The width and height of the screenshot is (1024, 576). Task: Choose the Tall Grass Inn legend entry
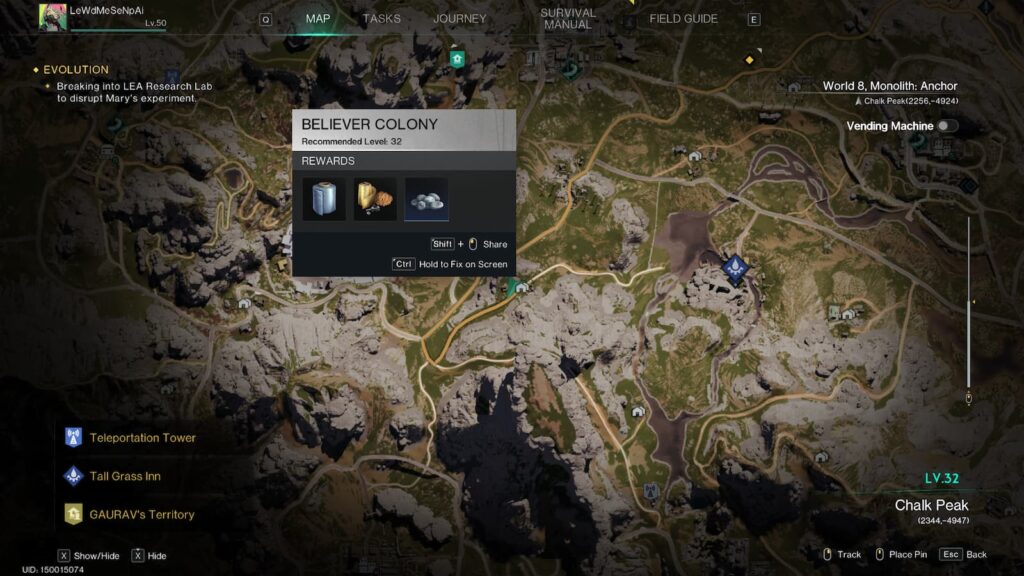pos(124,476)
